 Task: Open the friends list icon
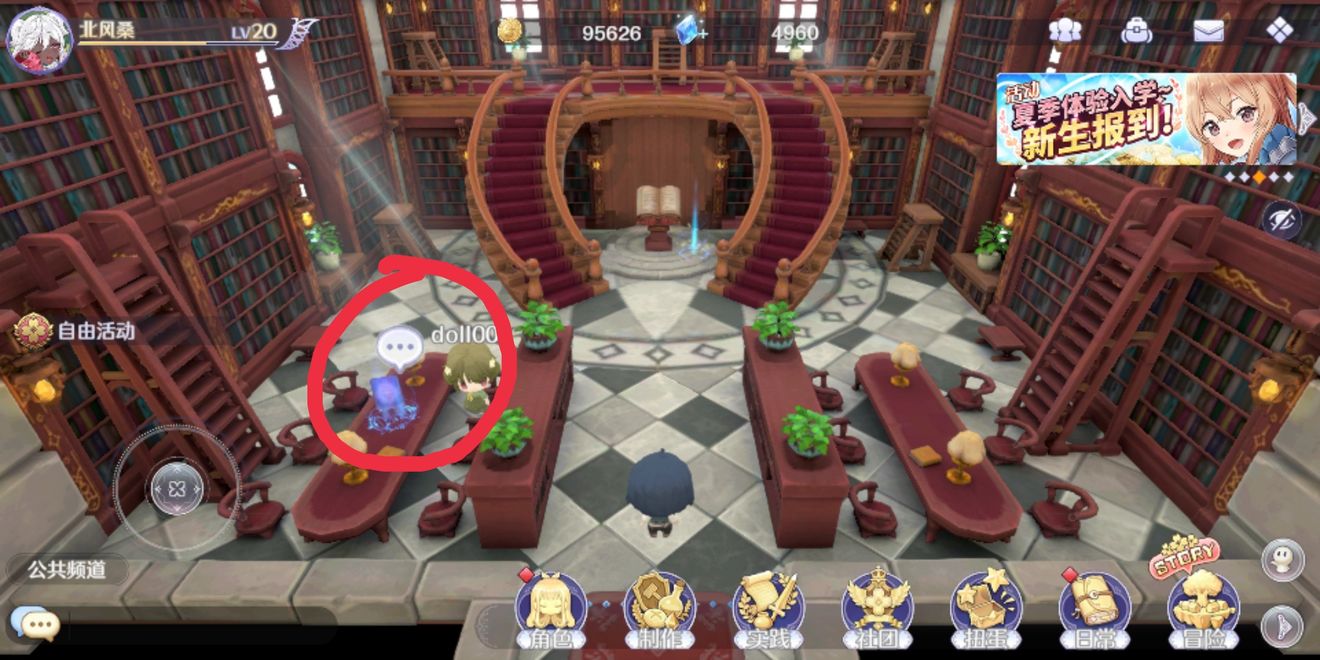tap(1065, 30)
